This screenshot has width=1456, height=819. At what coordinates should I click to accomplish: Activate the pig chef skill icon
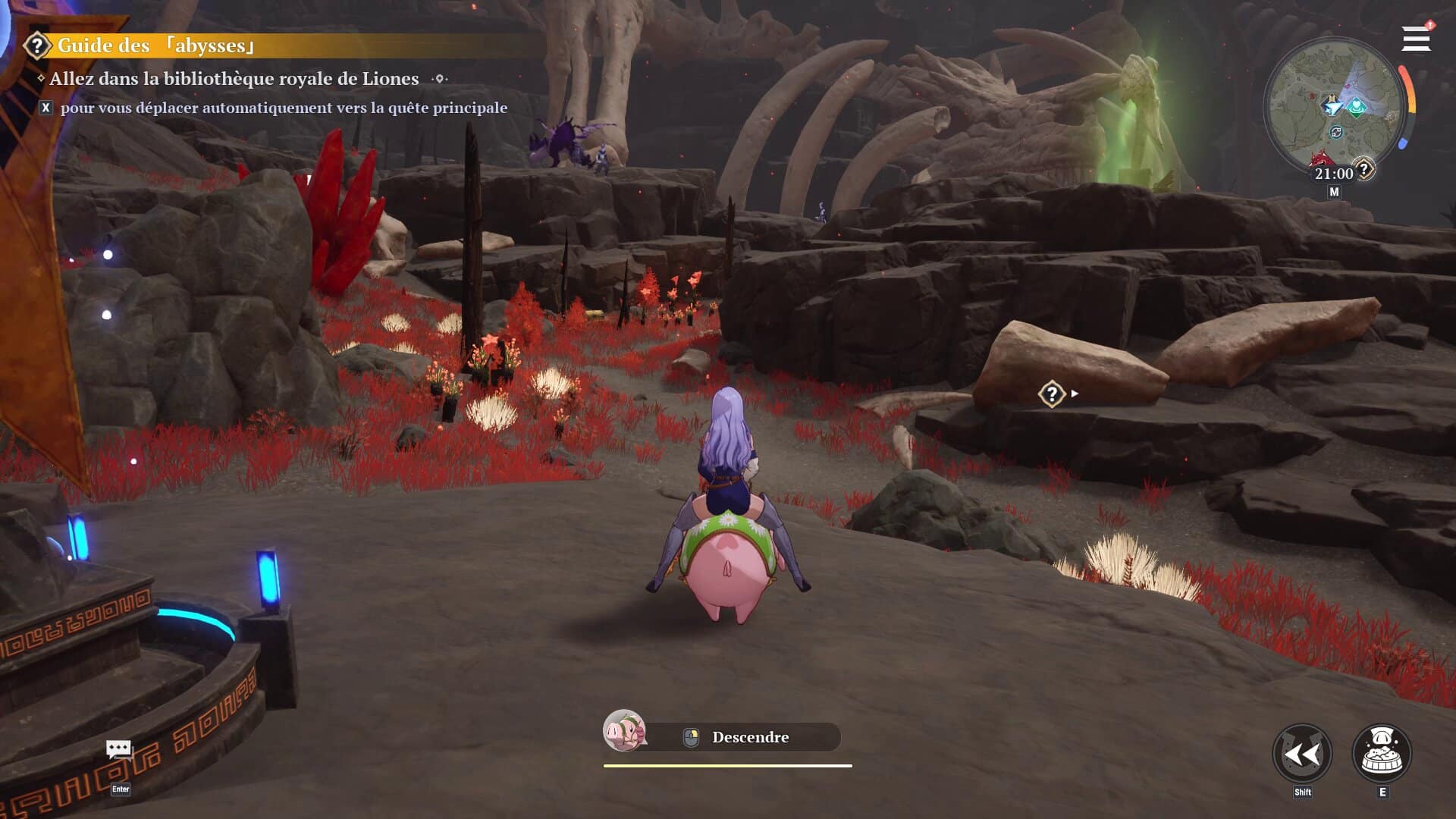[1382, 754]
